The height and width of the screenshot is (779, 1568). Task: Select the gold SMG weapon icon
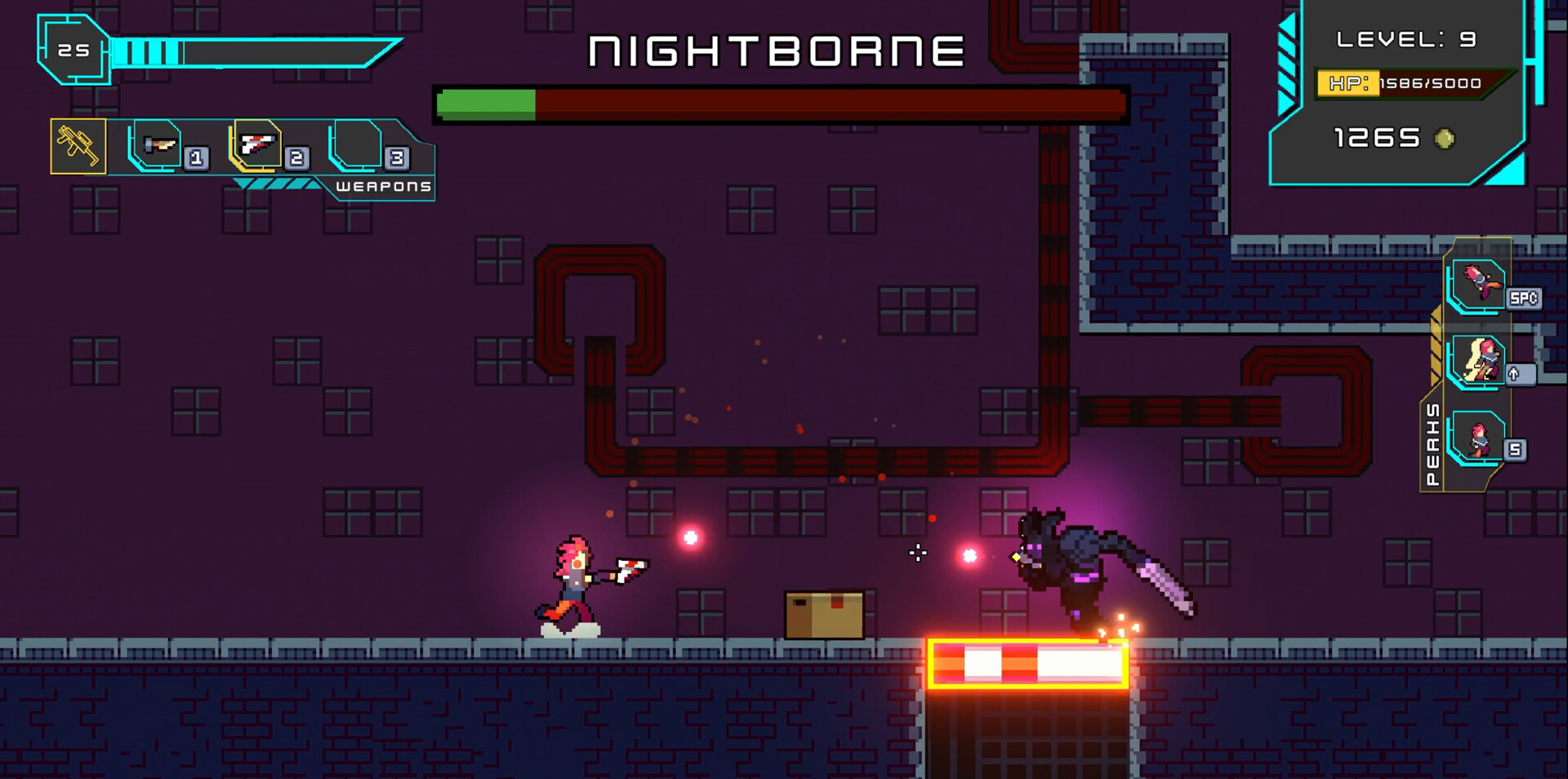(78, 149)
